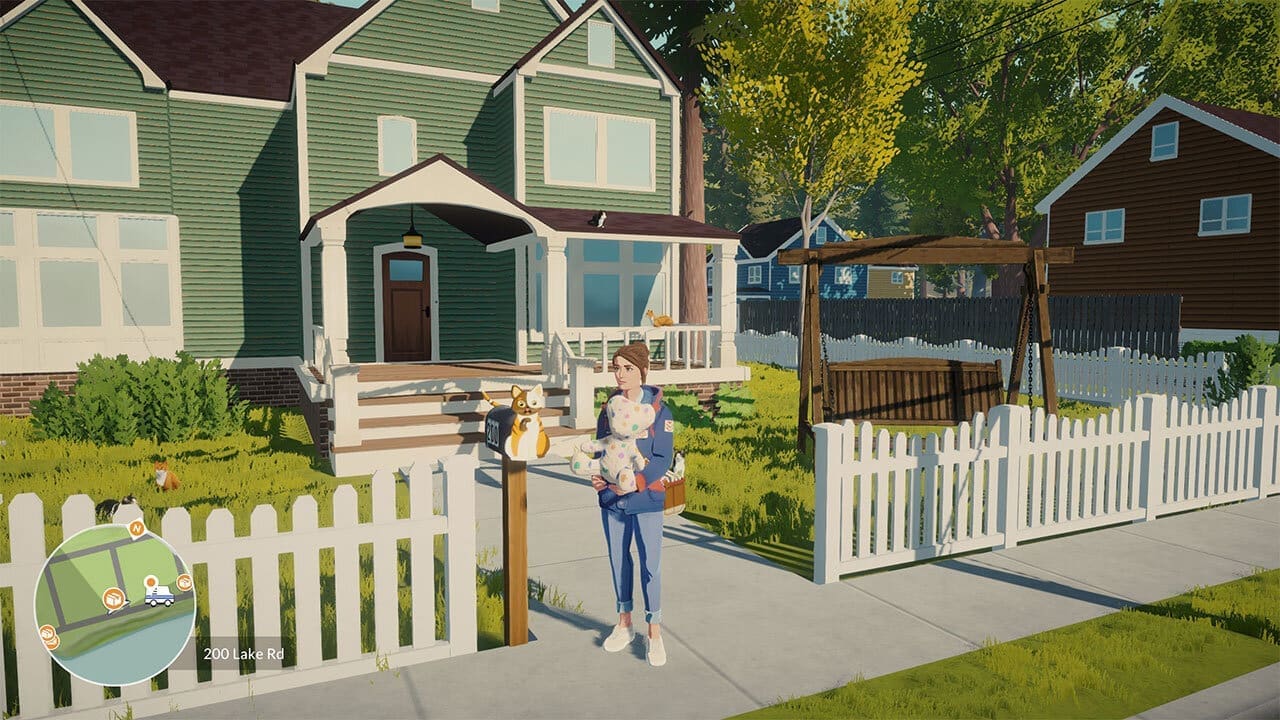The height and width of the screenshot is (720, 1280).
Task: Select the parcel marker beside the player arrow
Action: (x=114, y=599)
